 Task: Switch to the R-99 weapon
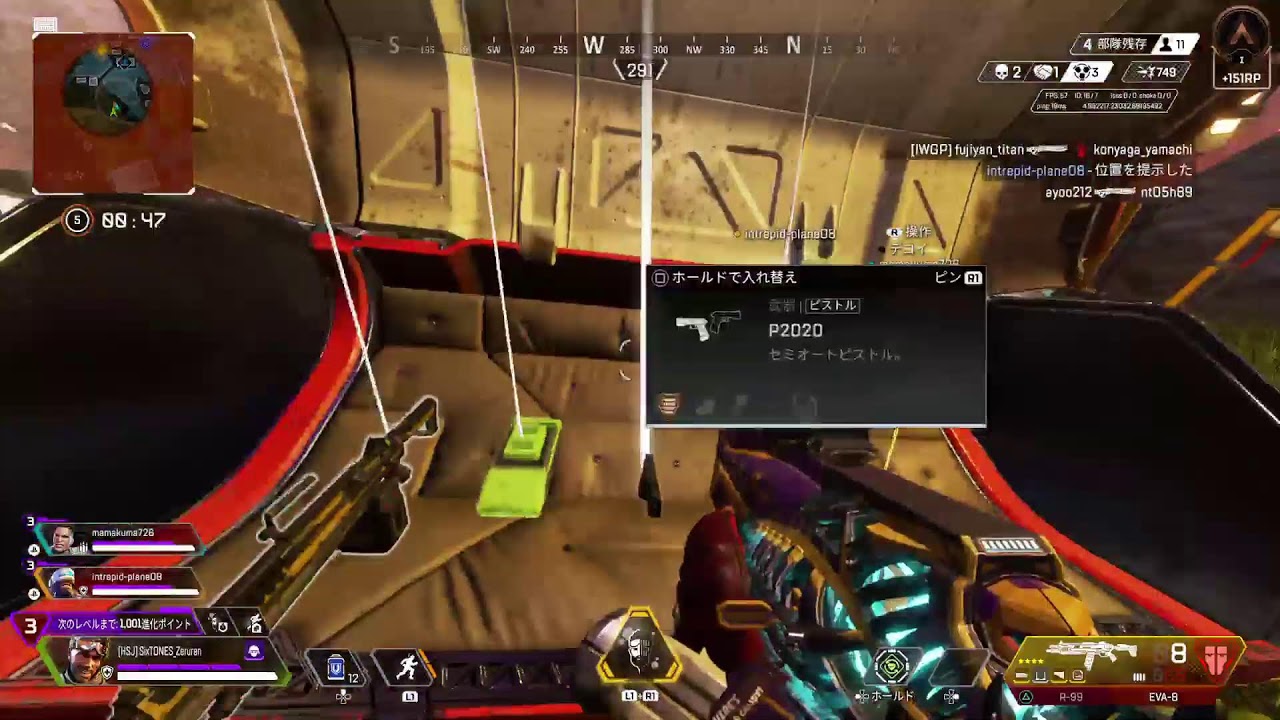1071,697
